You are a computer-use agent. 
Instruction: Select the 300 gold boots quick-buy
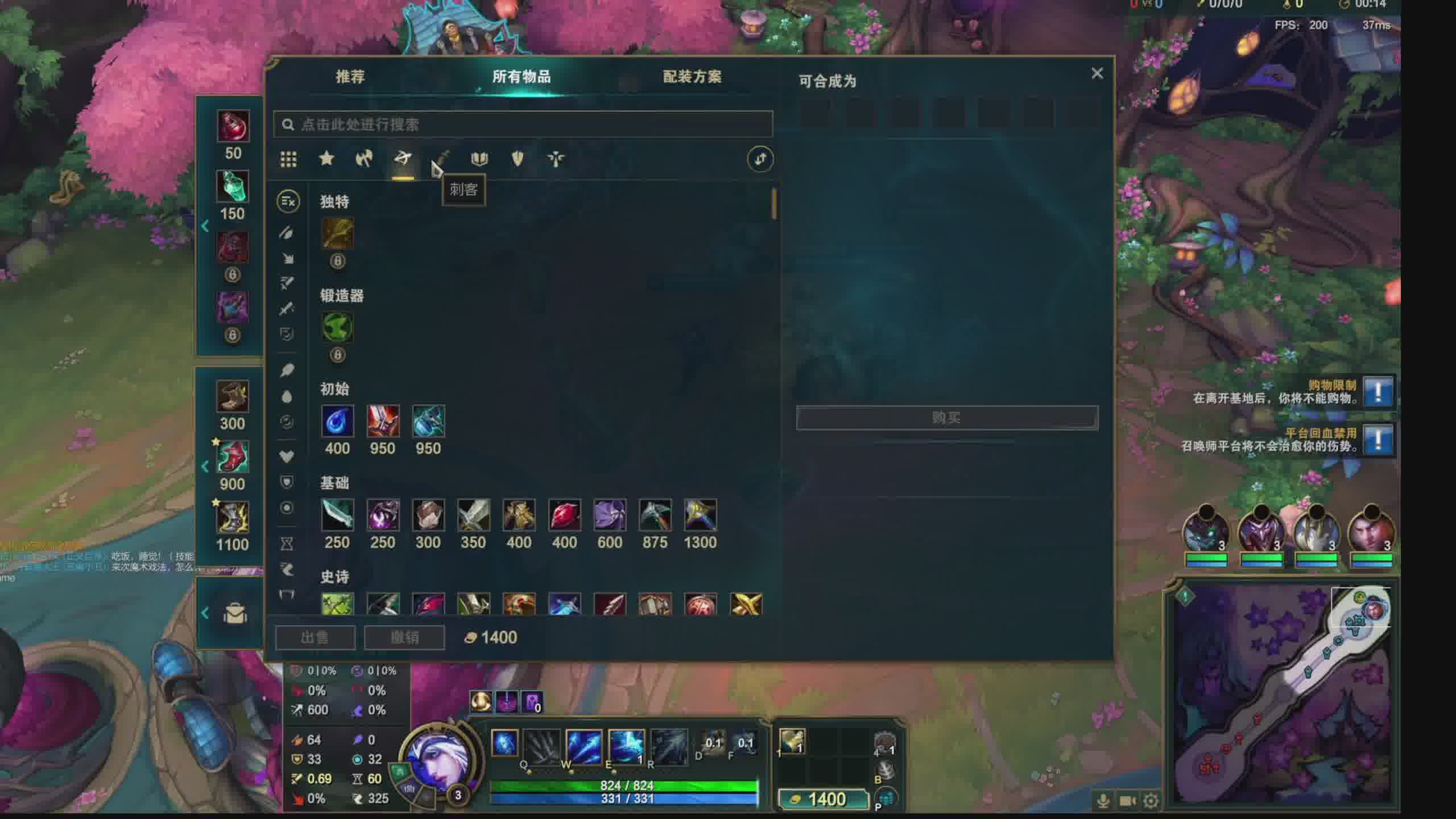233,396
